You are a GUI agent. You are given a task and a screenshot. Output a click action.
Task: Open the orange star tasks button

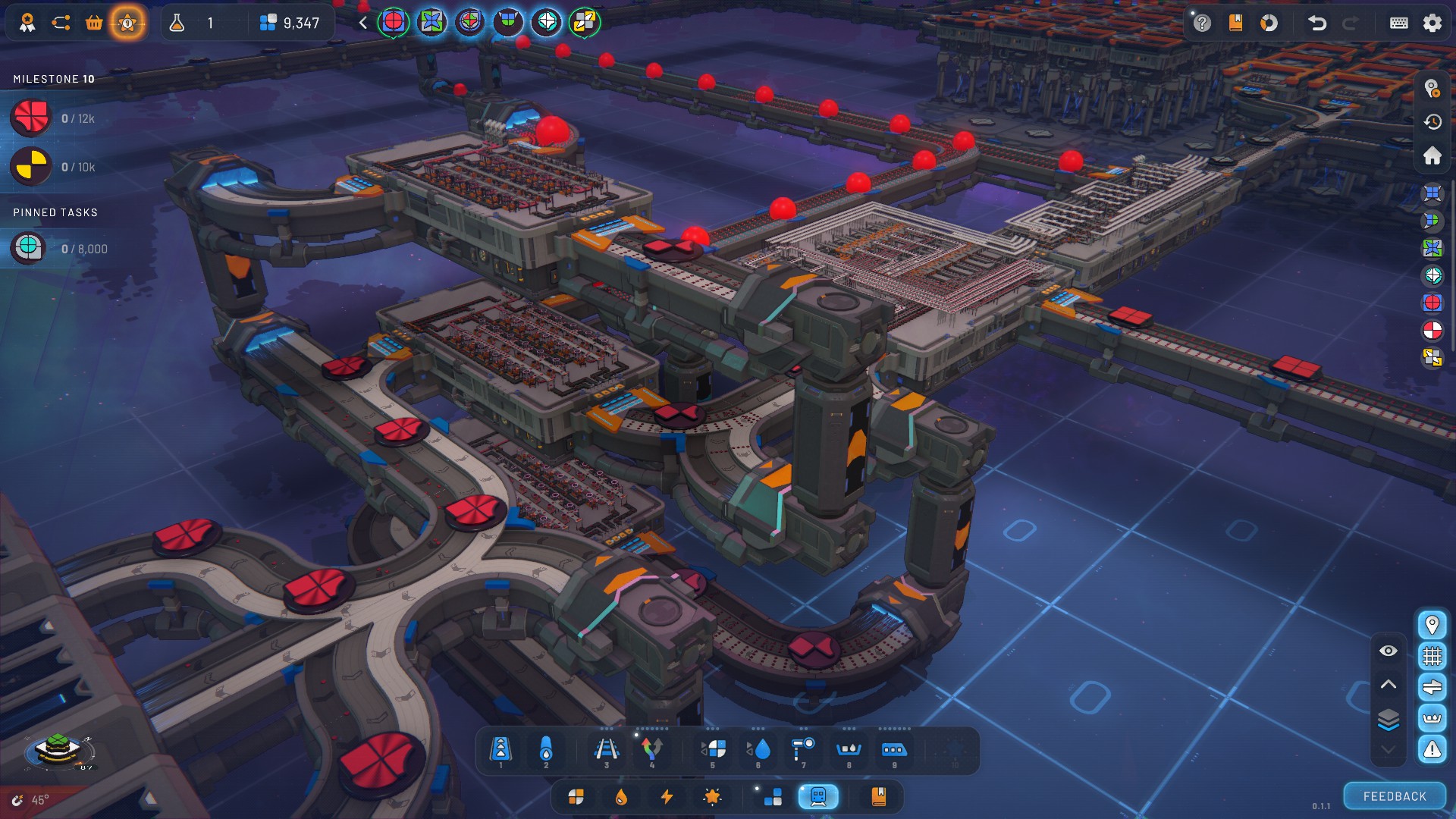point(127,23)
